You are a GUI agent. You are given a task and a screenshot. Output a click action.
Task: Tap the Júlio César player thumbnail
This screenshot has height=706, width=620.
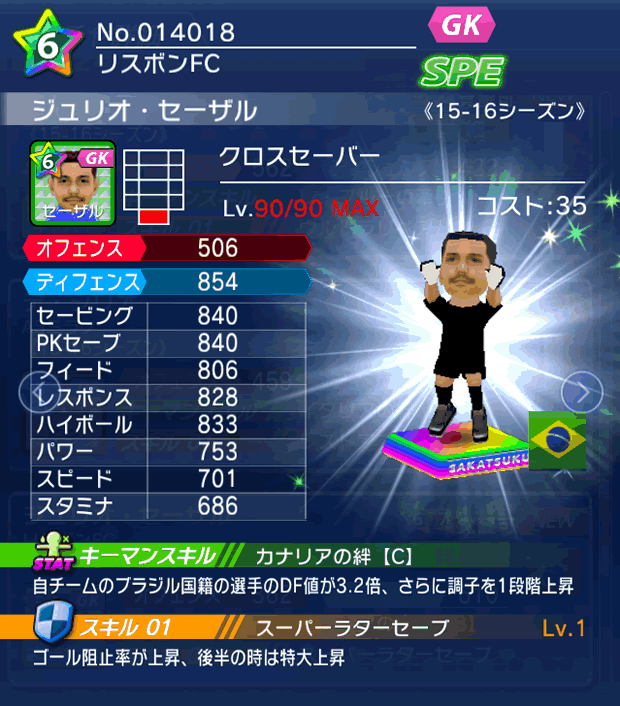coord(73,183)
